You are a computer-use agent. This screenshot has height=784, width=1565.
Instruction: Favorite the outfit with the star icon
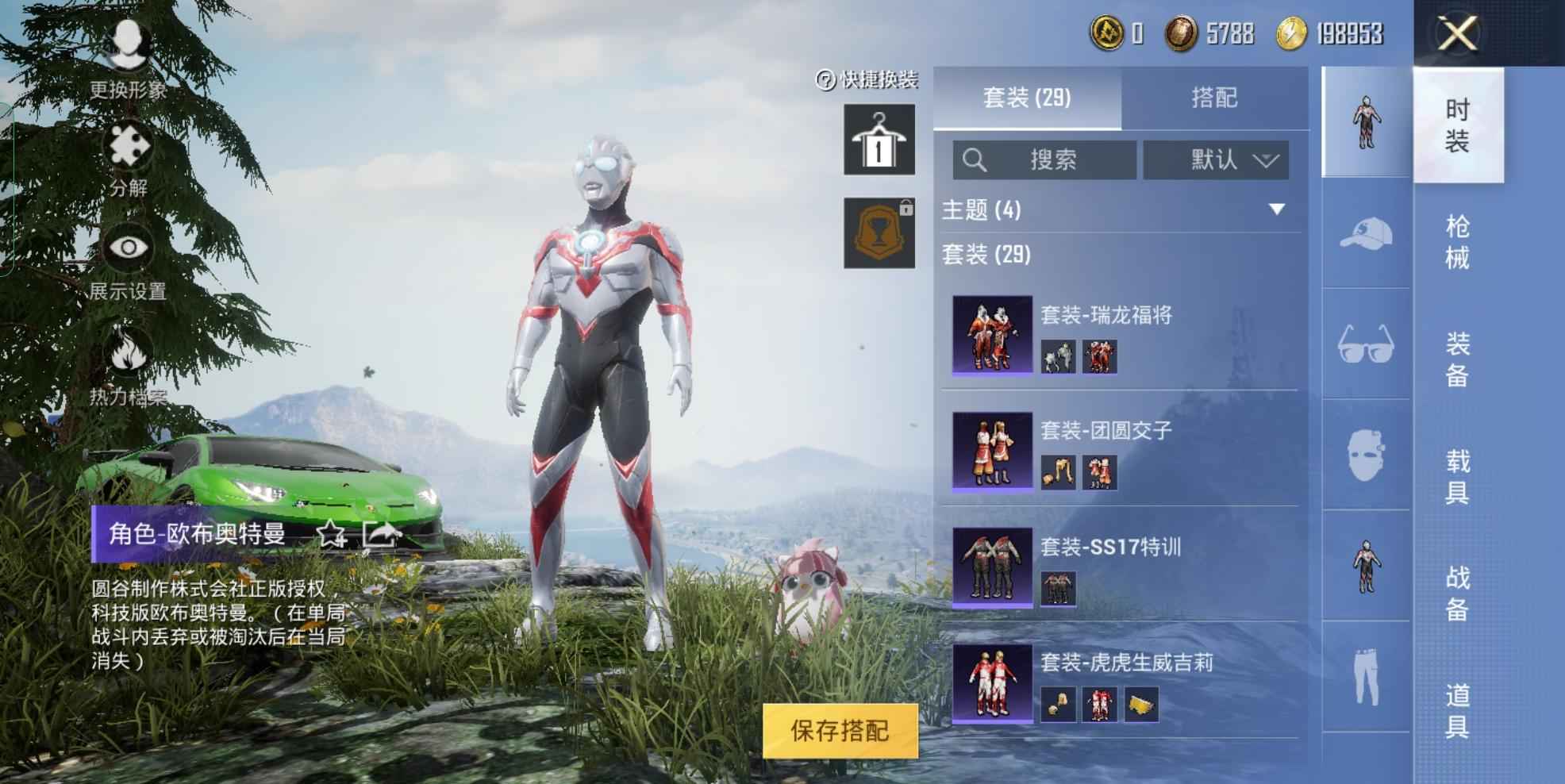[331, 534]
